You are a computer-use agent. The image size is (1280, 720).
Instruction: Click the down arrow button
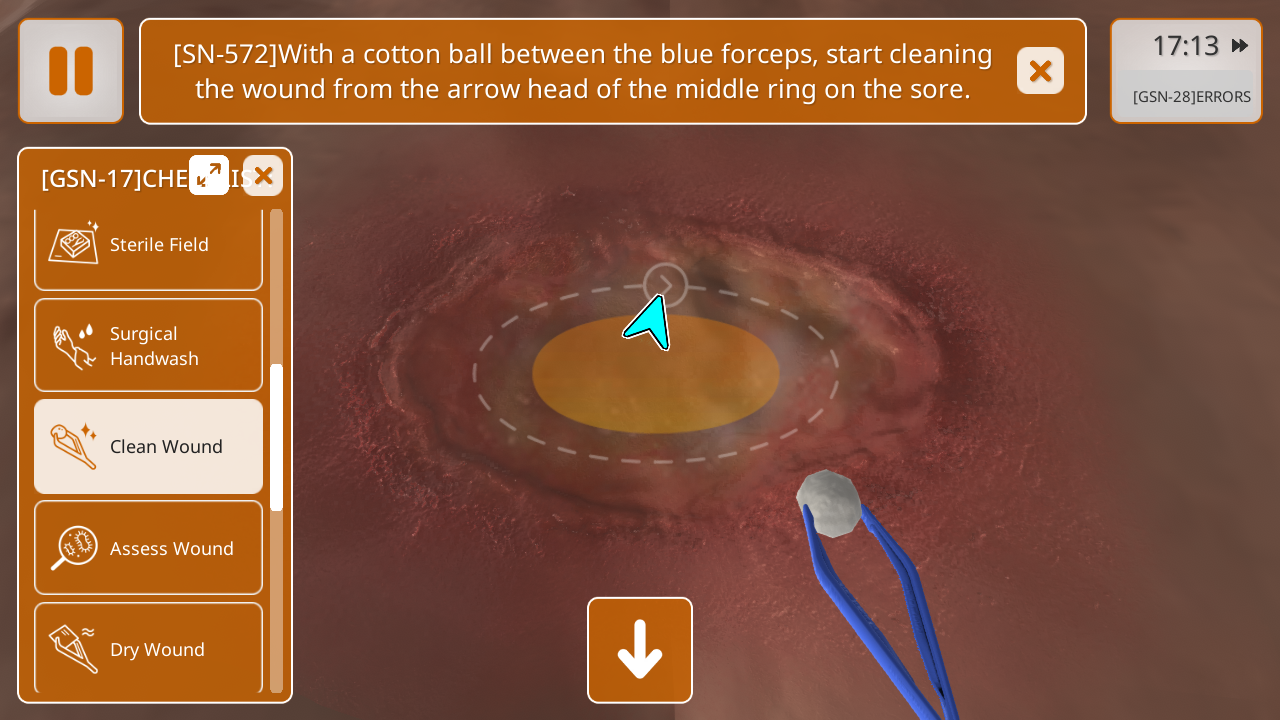tap(640, 650)
